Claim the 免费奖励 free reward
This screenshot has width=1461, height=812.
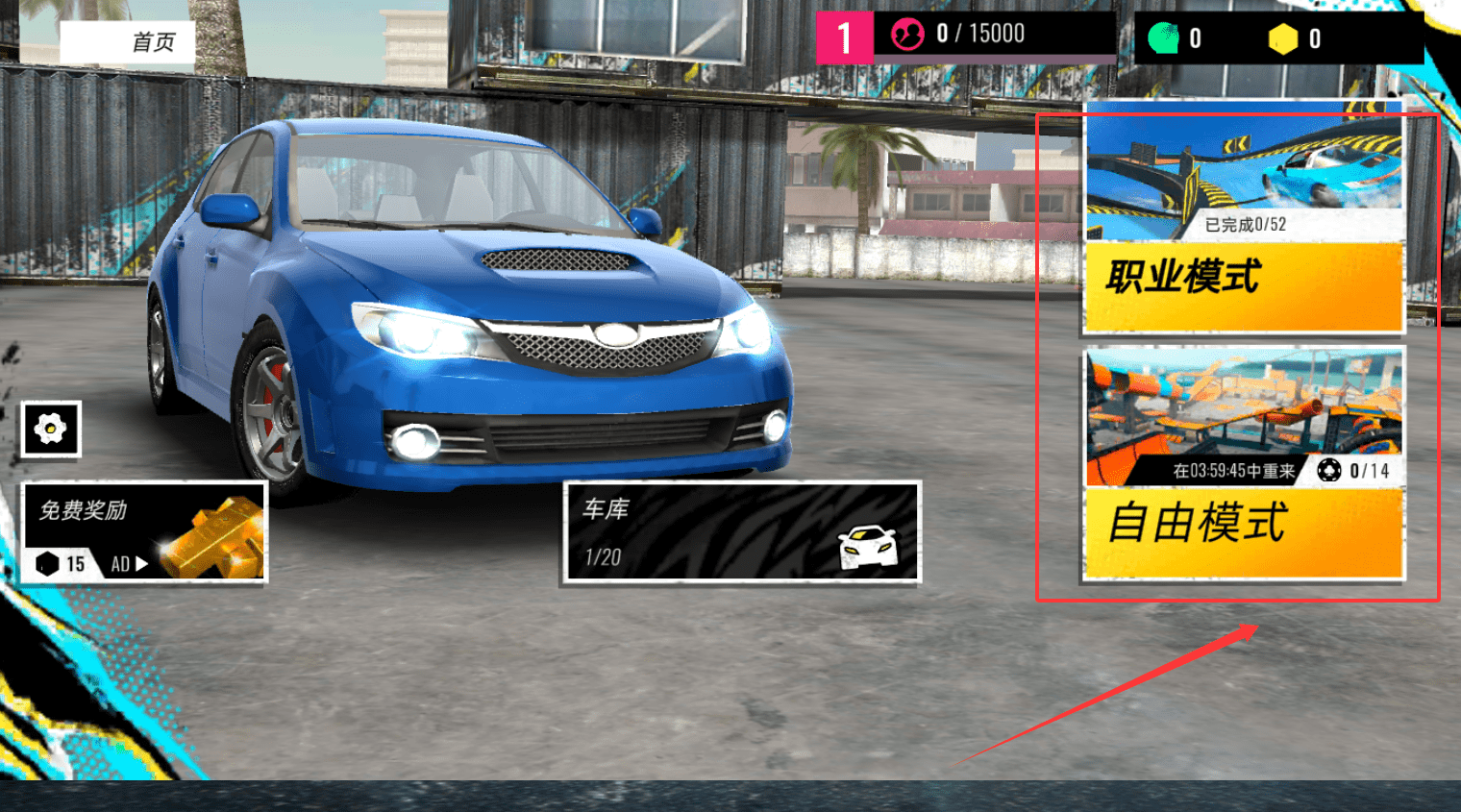click(144, 533)
